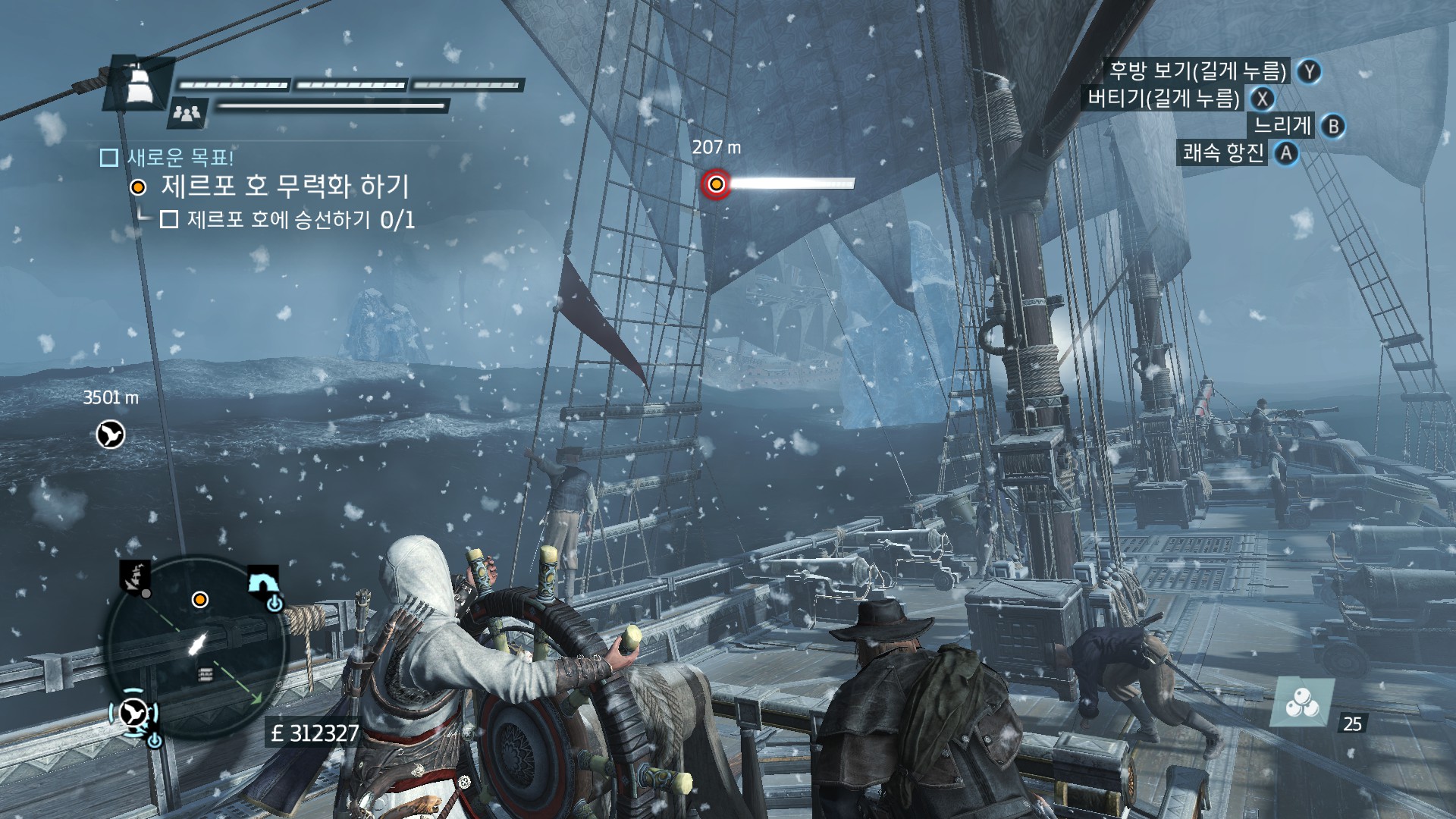Click the eagle icon below the minimap

point(134,713)
